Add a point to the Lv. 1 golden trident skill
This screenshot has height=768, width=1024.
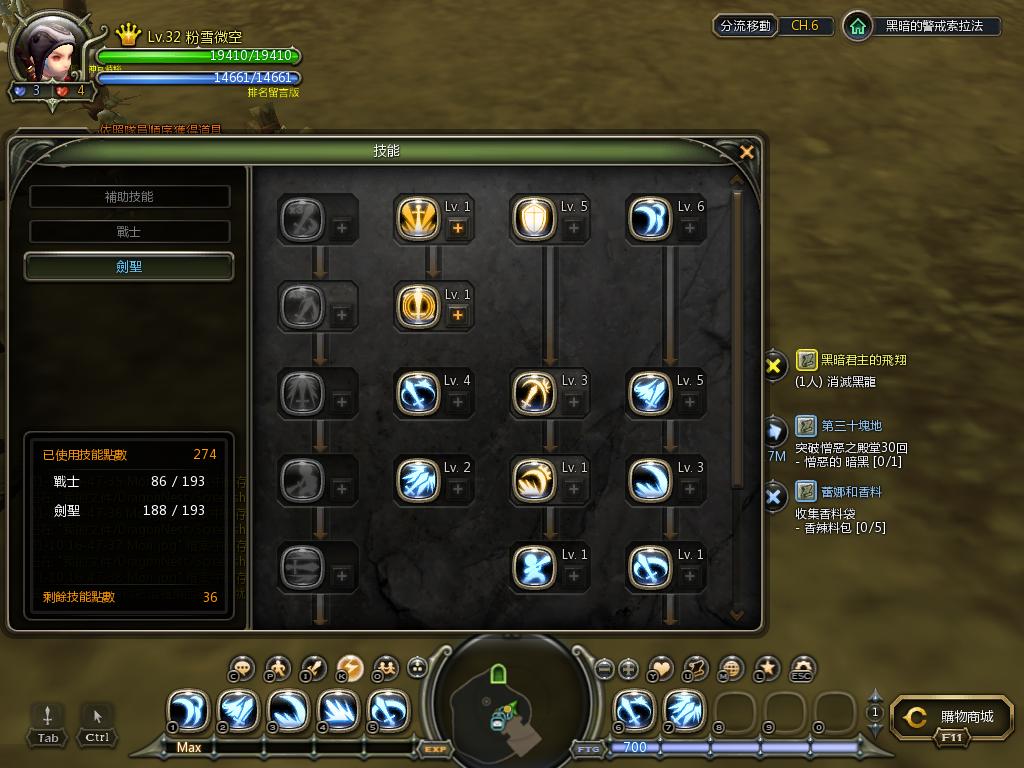pyautogui.click(x=458, y=228)
